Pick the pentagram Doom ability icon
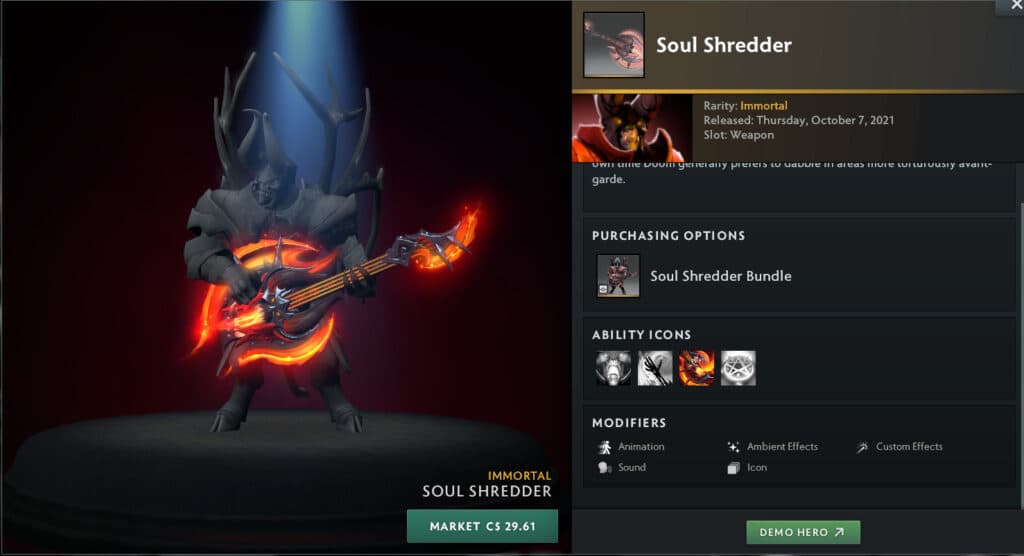 (x=738, y=368)
